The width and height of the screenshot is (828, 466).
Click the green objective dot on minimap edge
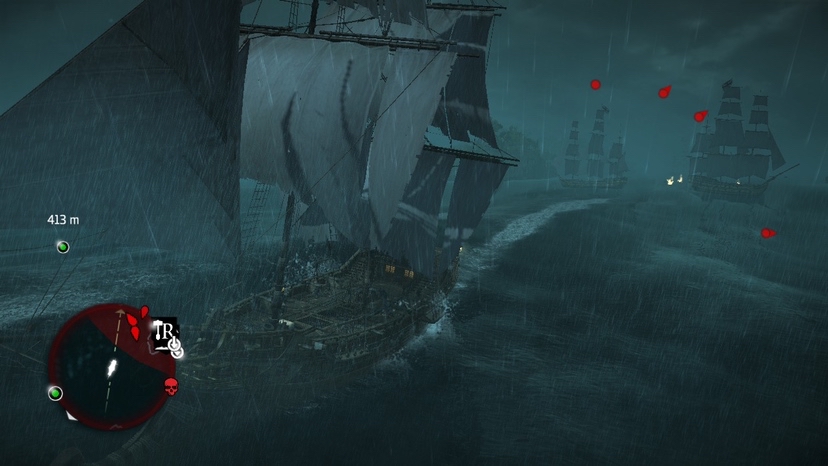[x=56, y=393]
